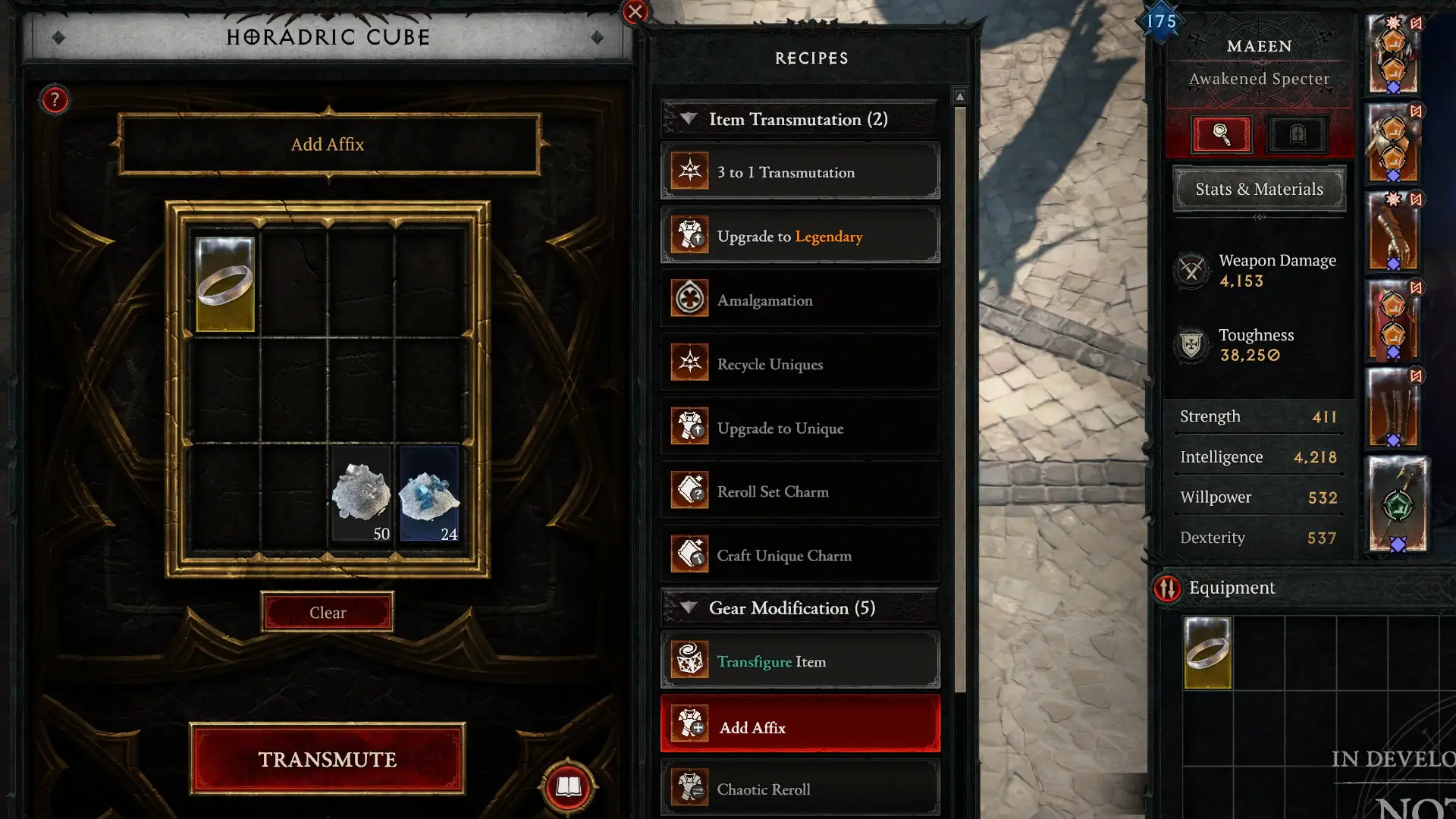Select the Recycle Uniques recipe icon
The image size is (1456, 819).
[x=689, y=362]
